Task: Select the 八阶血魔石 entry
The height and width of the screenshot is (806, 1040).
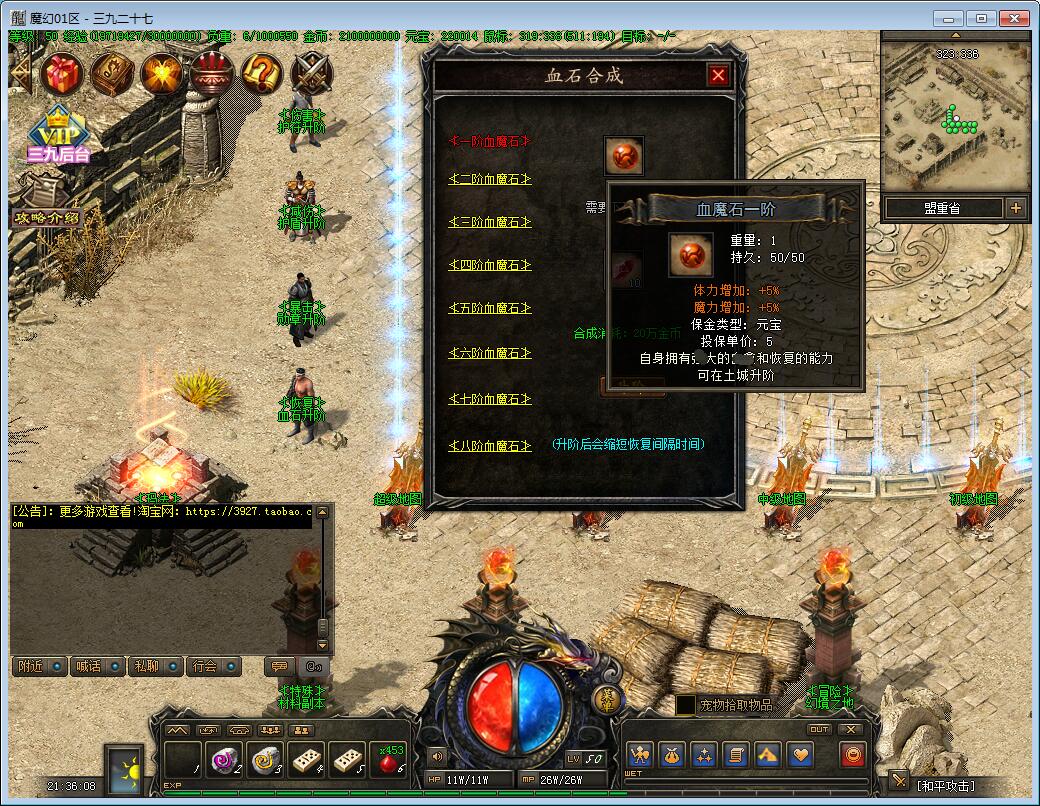Action: point(489,446)
